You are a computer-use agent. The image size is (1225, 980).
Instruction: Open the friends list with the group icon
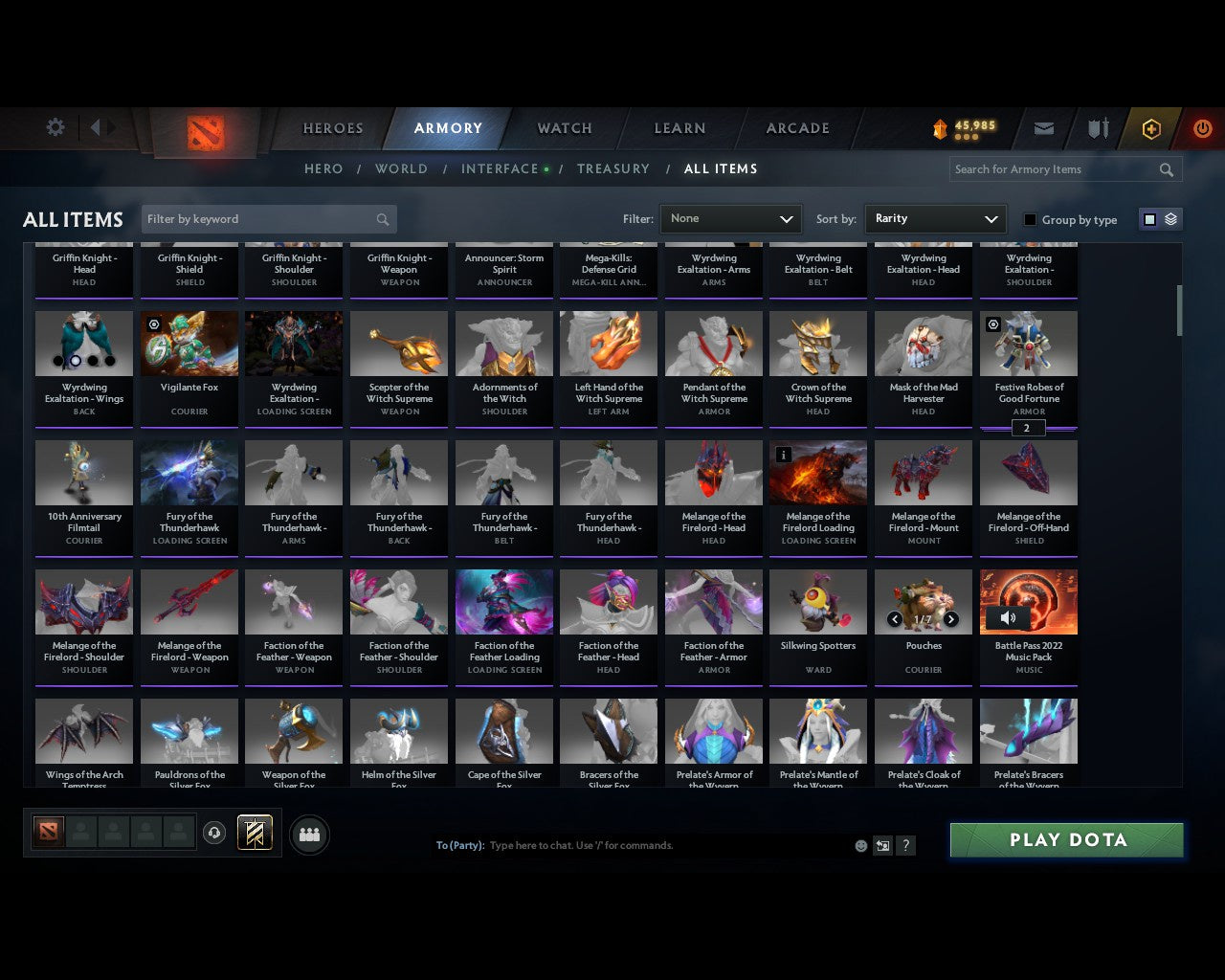tap(309, 835)
